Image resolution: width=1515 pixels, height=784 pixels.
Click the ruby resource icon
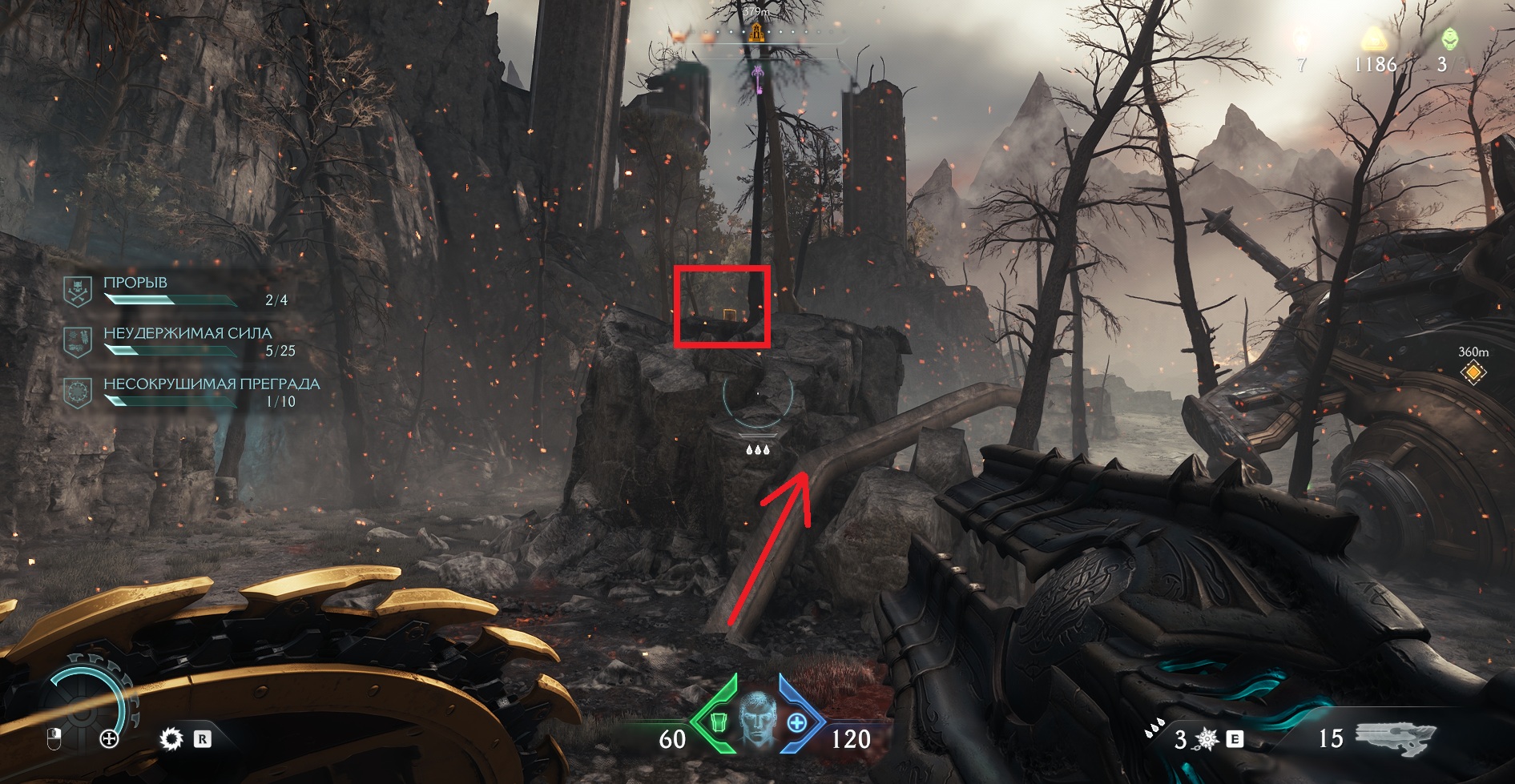click(1302, 38)
